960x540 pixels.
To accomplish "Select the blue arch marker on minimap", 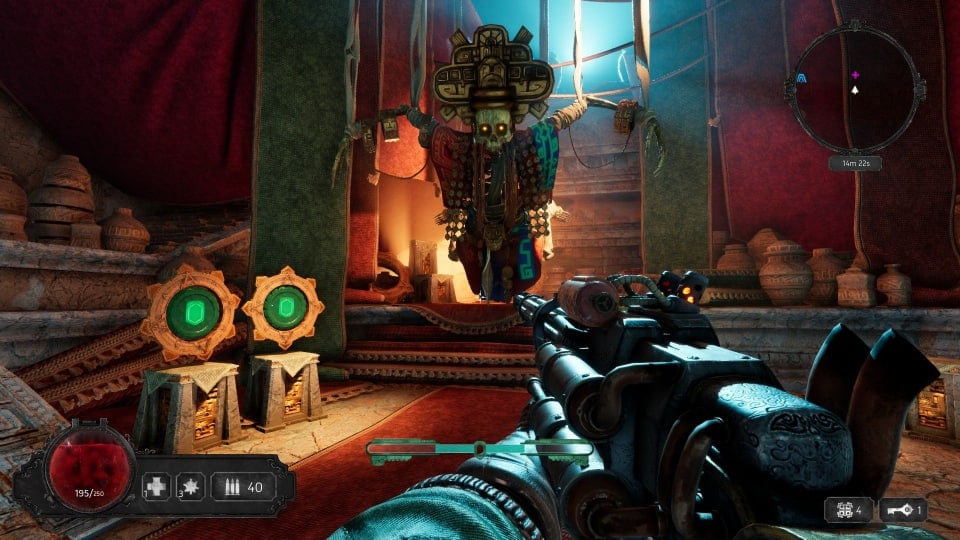I will (x=802, y=75).
